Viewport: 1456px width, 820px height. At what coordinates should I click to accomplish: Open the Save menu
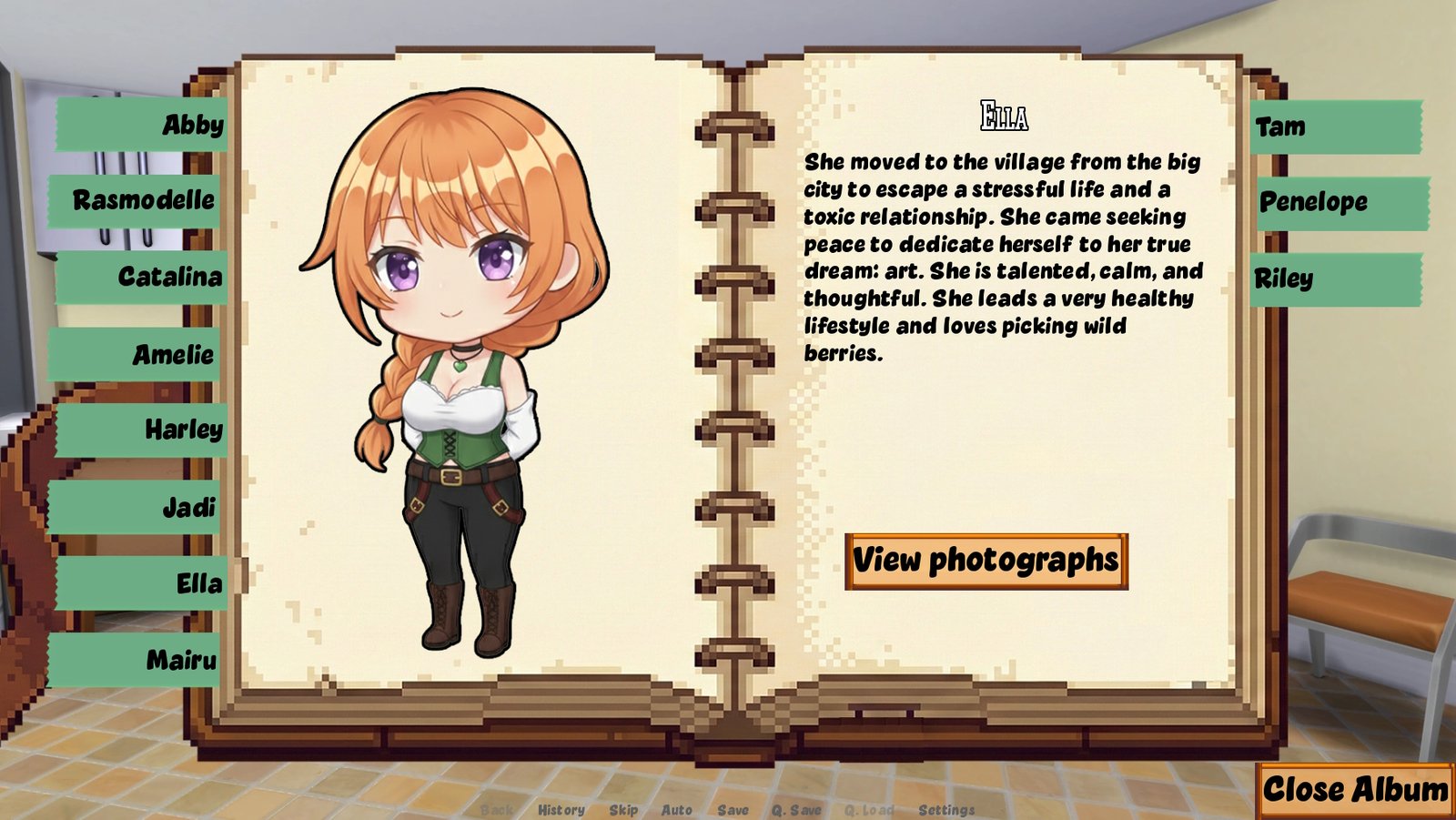[733, 810]
